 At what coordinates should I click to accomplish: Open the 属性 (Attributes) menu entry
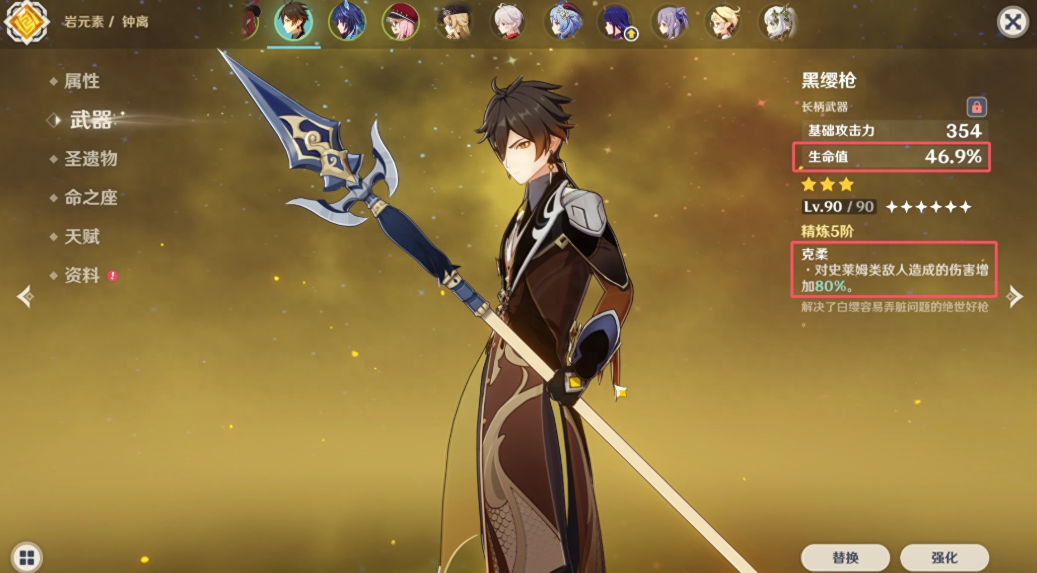click(x=81, y=81)
